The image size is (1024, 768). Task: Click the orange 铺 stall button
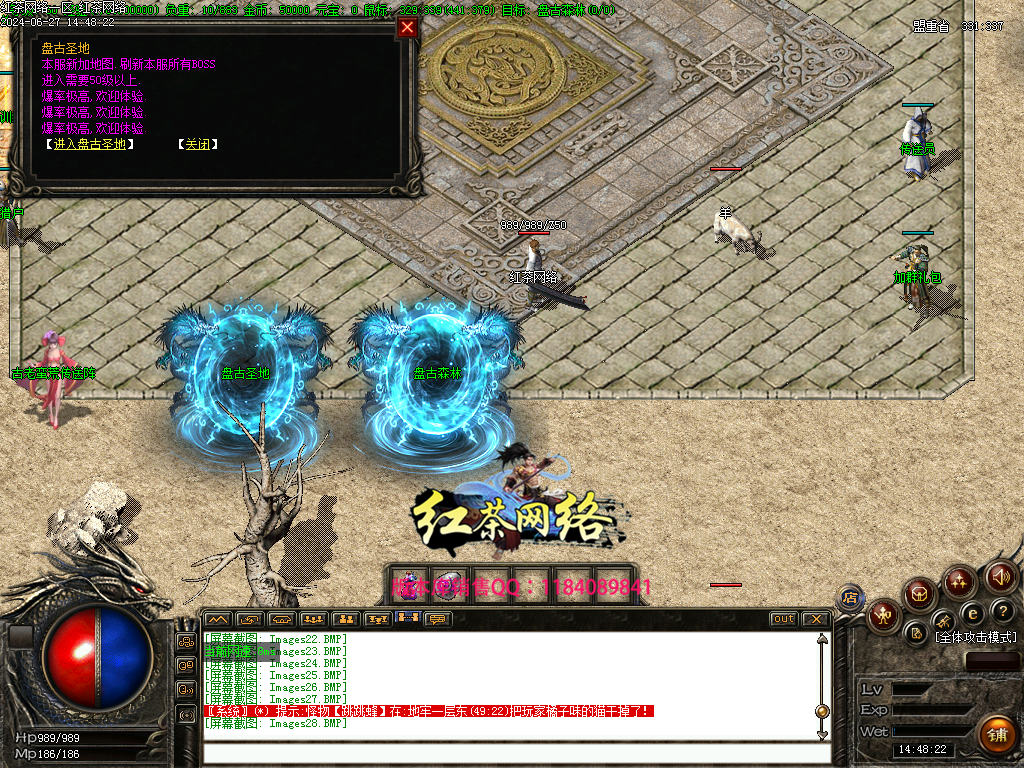[995, 734]
